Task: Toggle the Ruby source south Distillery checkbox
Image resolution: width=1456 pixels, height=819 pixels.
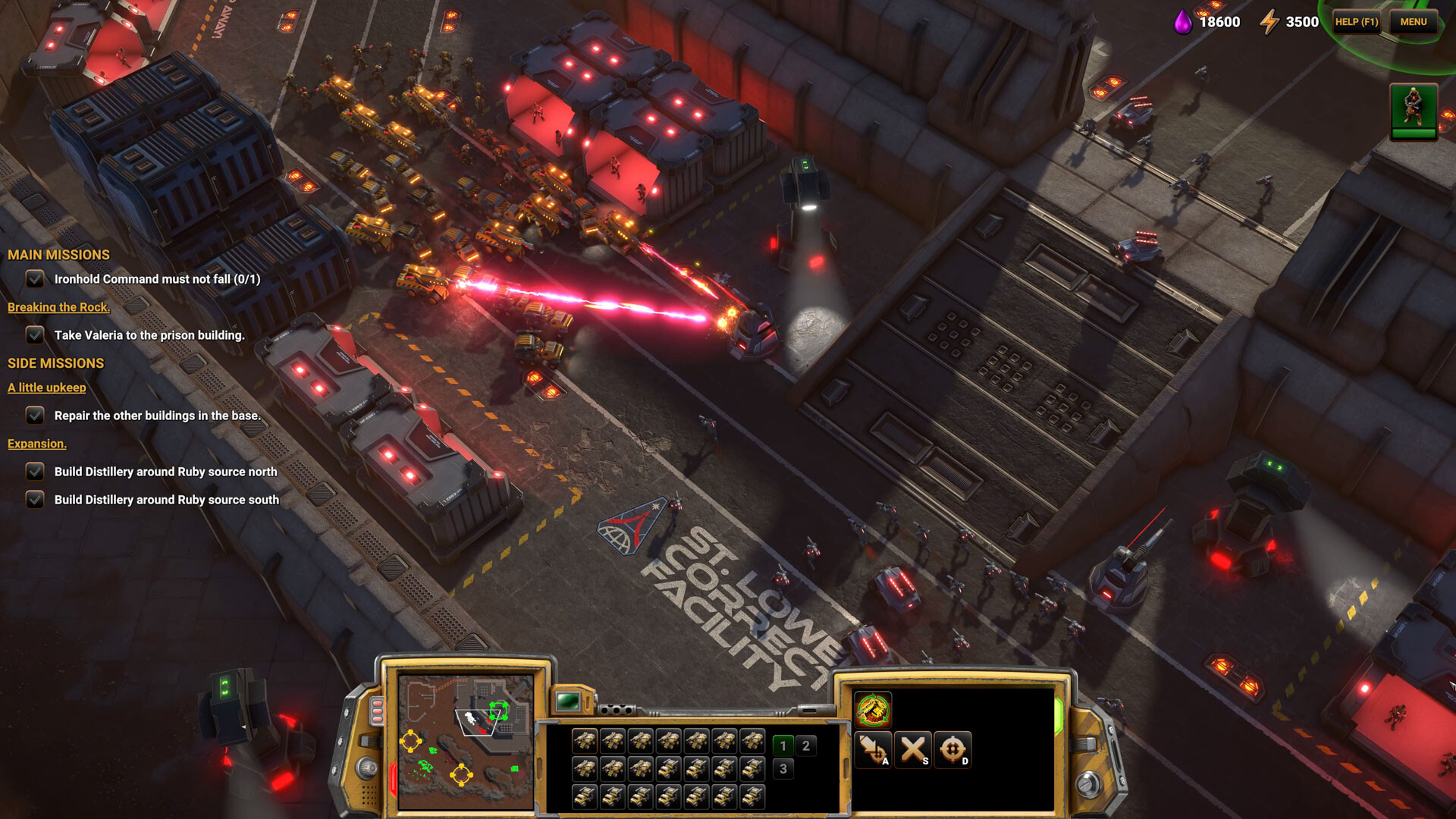Action: tap(35, 500)
